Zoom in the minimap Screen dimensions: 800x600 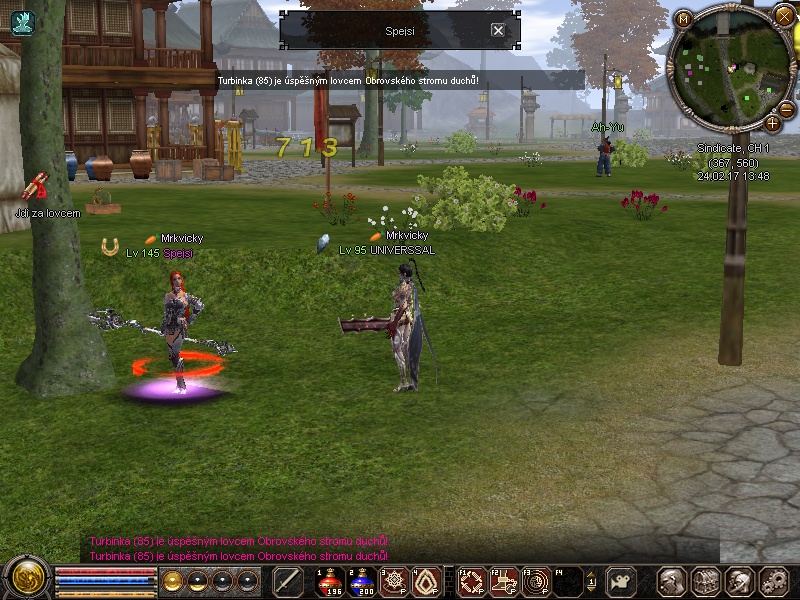773,124
